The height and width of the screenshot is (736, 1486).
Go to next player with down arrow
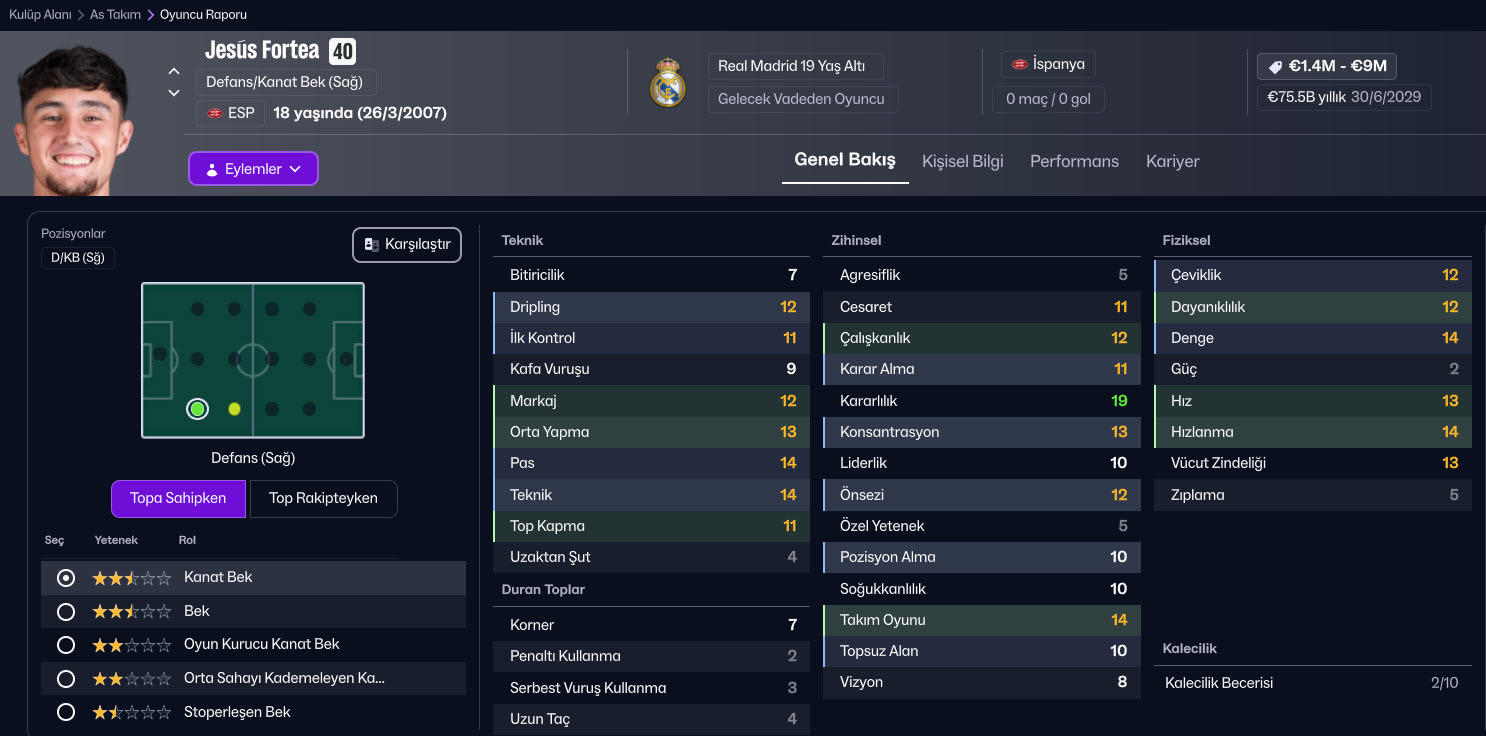click(174, 93)
